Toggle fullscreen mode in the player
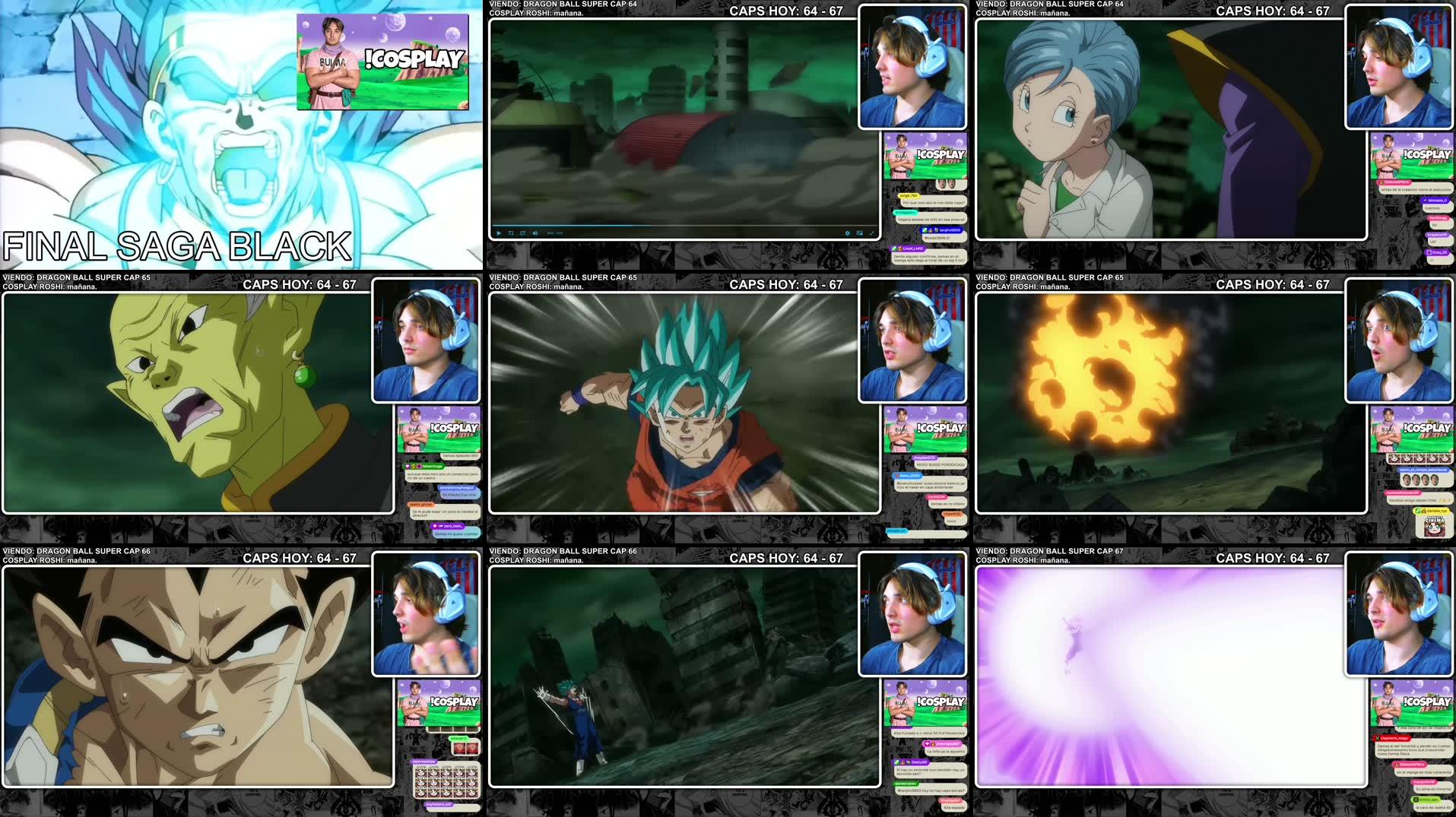The image size is (1456, 817). click(x=873, y=233)
